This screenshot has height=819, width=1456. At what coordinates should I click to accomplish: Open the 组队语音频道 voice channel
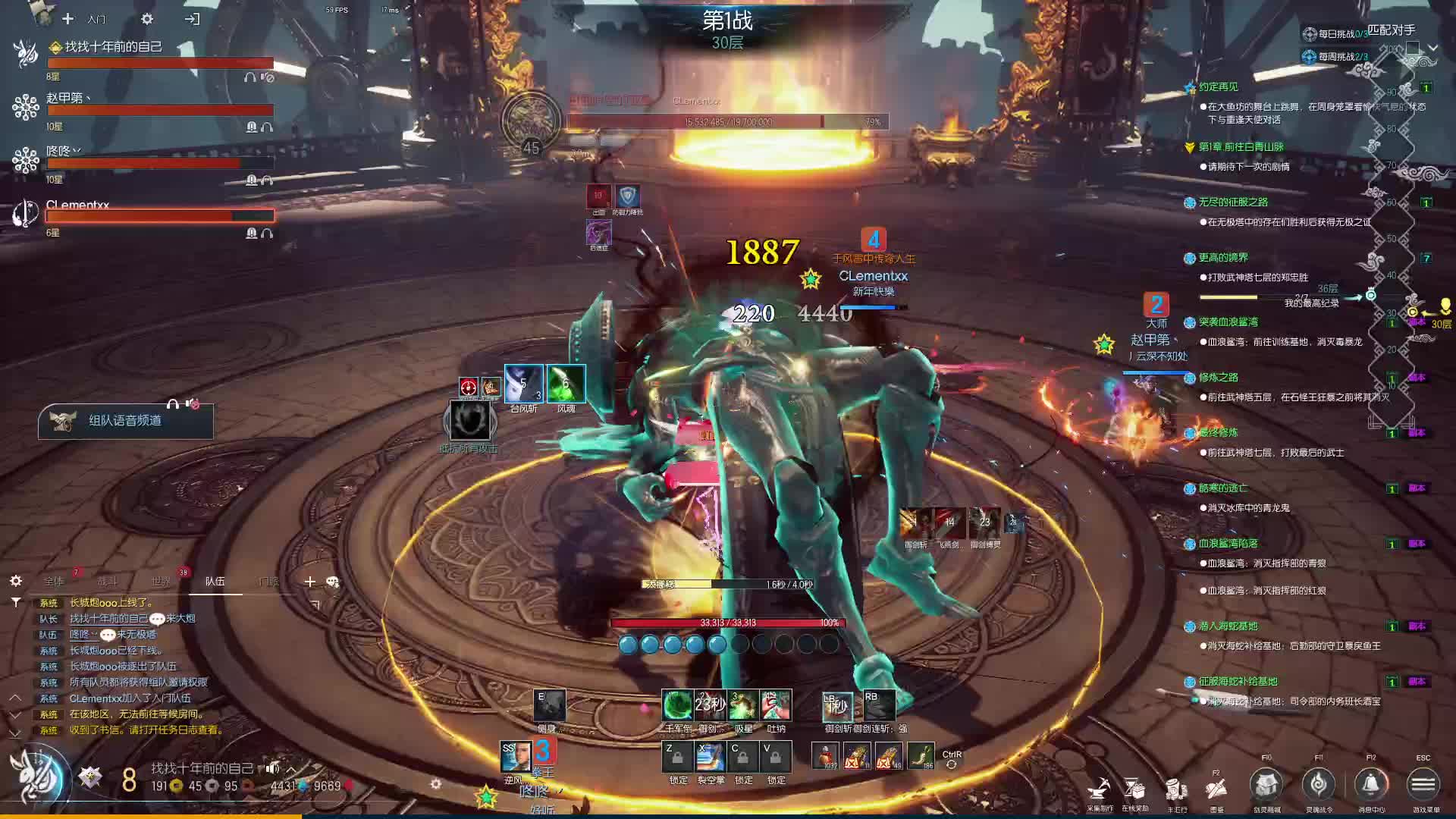pos(125,421)
